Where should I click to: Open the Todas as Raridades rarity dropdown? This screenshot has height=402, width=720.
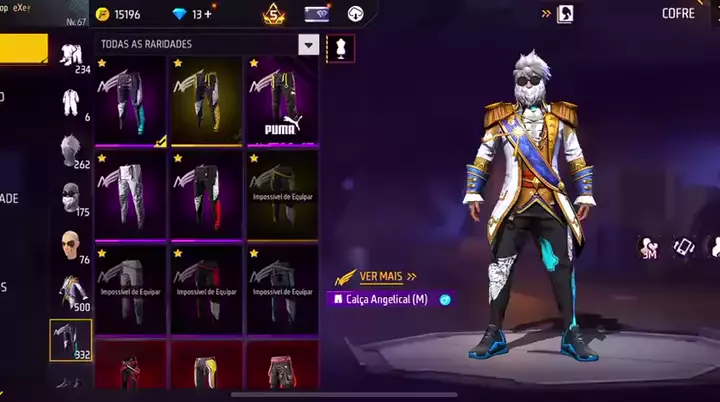tap(309, 45)
